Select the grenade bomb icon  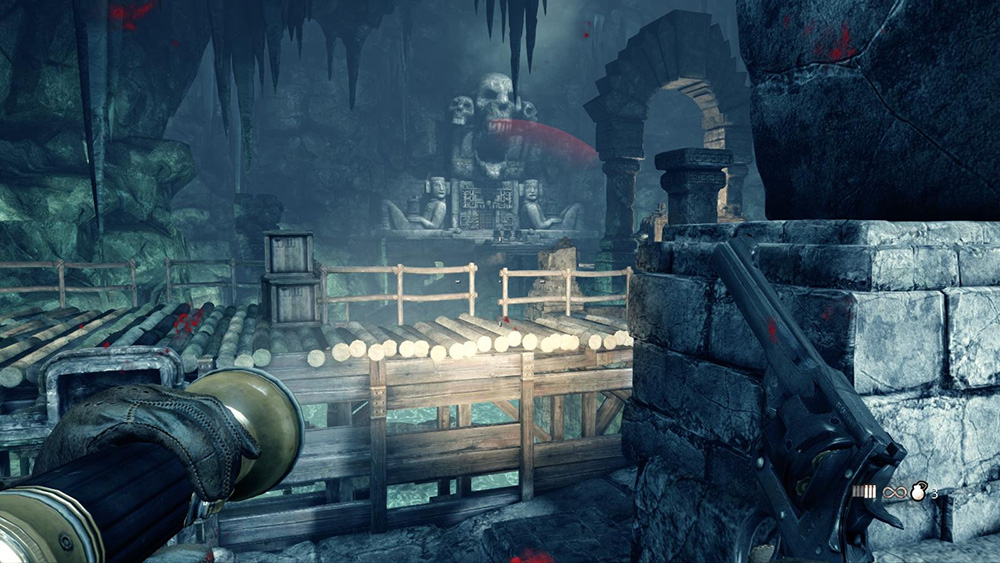(x=917, y=493)
